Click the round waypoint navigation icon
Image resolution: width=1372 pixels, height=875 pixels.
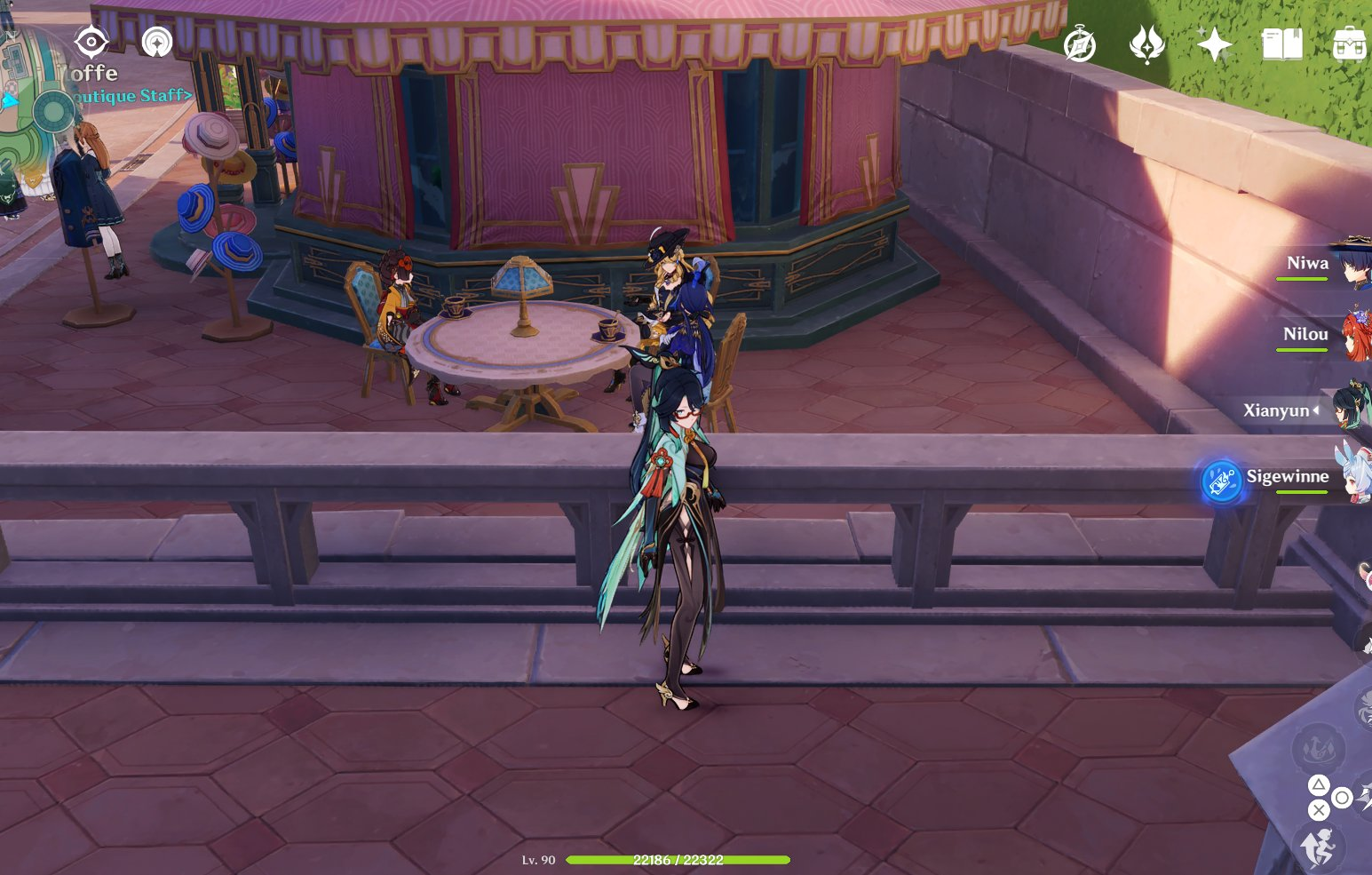[157, 42]
